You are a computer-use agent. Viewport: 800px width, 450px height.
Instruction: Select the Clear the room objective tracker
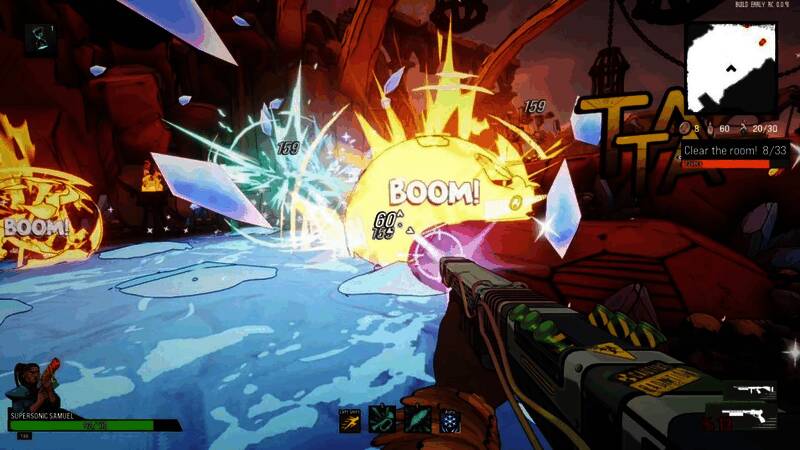(731, 150)
